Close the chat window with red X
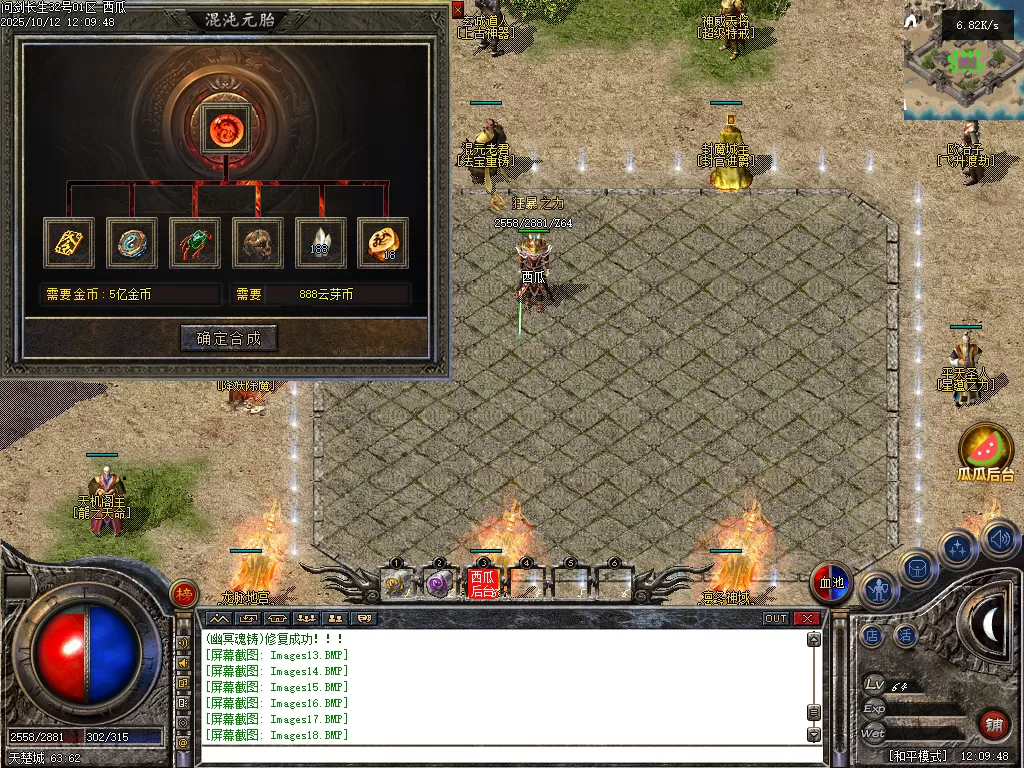The width and height of the screenshot is (1024, 768). pyautogui.click(x=807, y=618)
